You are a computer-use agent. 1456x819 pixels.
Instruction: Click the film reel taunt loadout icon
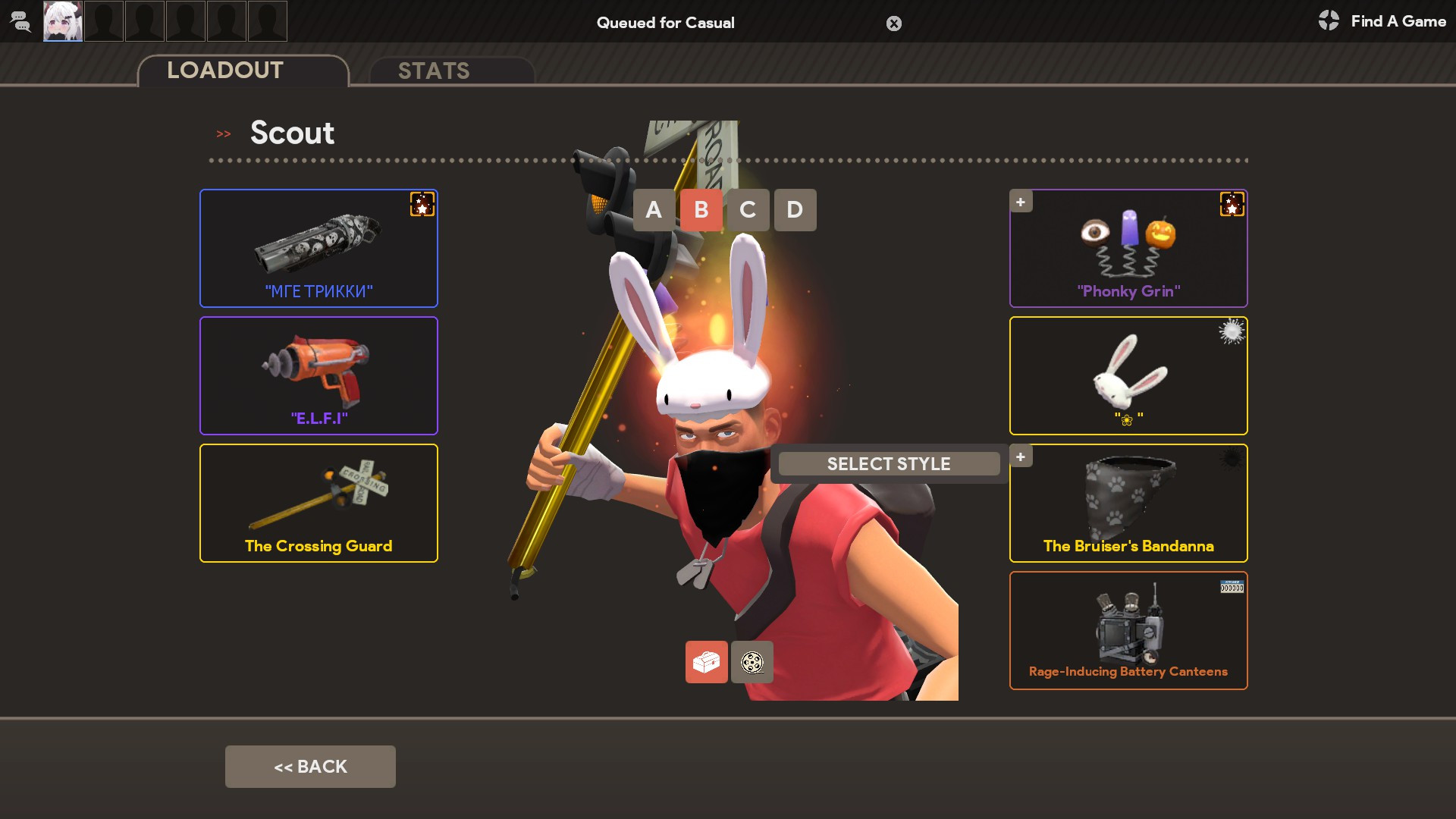(x=752, y=661)
